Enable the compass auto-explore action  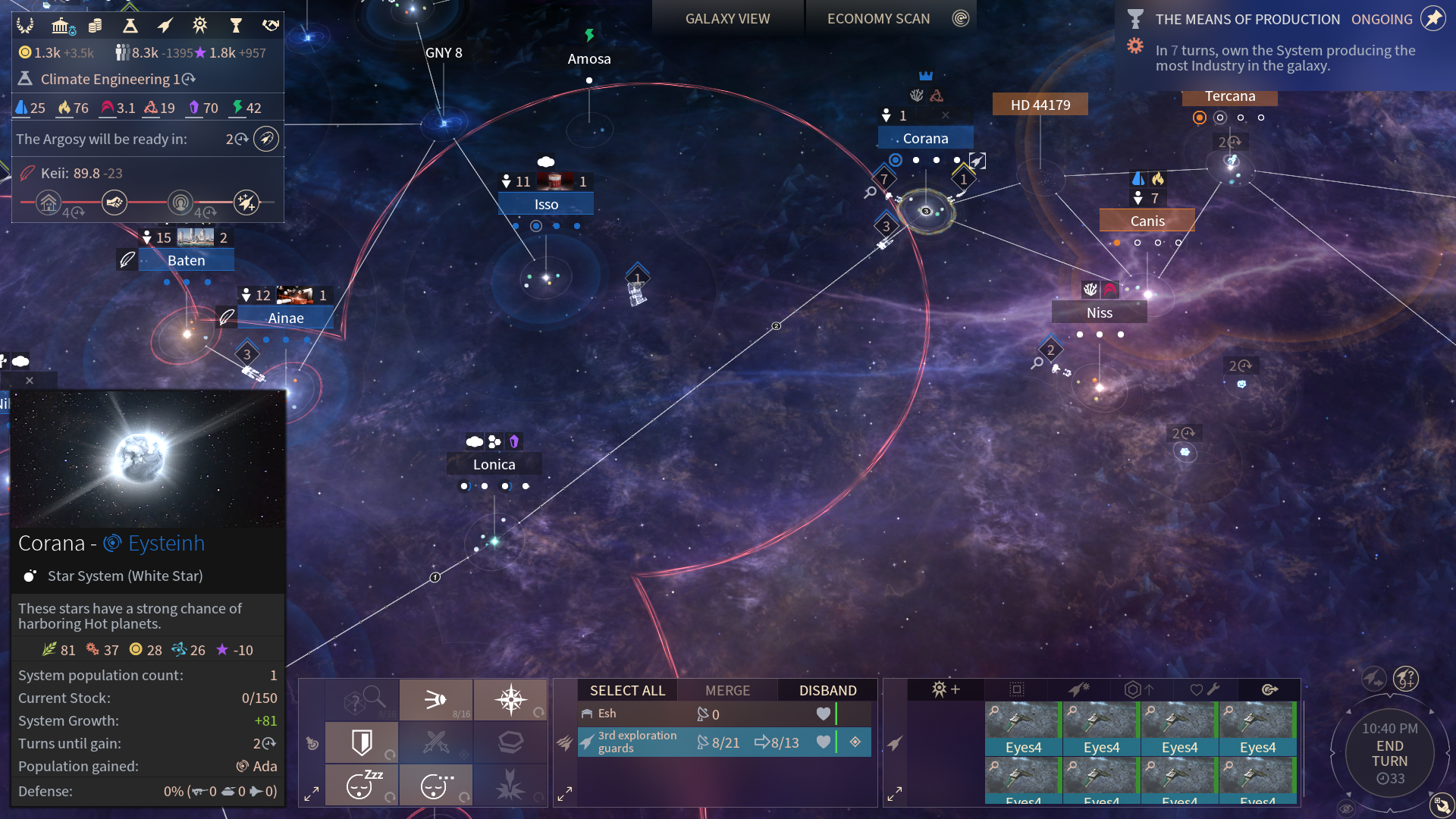510,699
